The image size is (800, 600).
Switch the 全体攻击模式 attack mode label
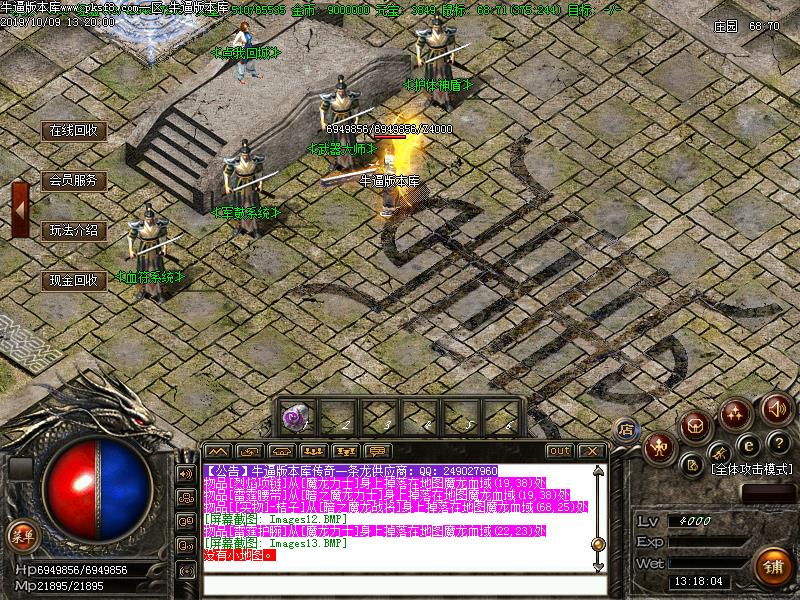(751, 468)
